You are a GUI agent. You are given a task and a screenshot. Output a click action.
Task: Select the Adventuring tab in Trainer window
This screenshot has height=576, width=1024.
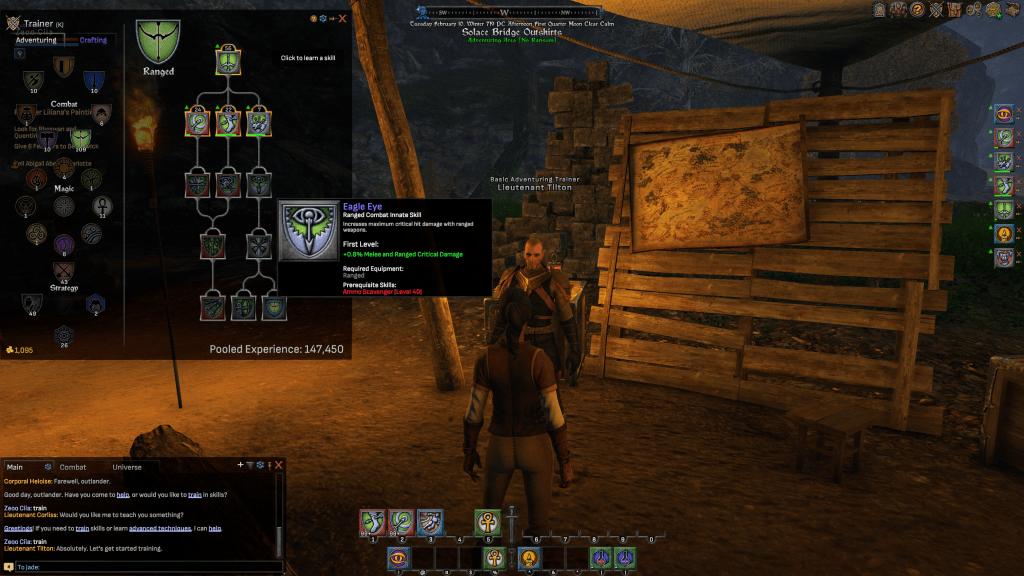36,40
